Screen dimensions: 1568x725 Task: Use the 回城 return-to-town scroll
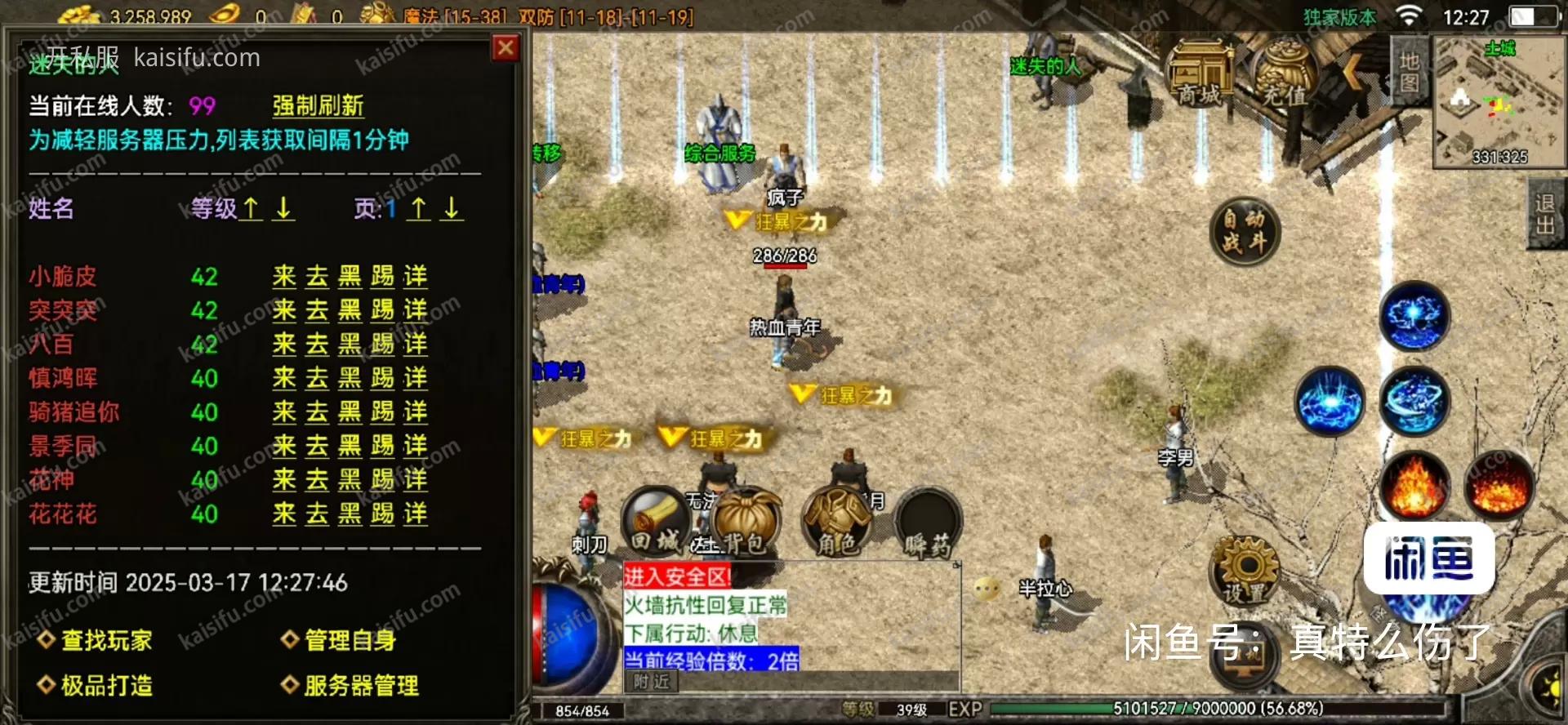coord(655,521)
